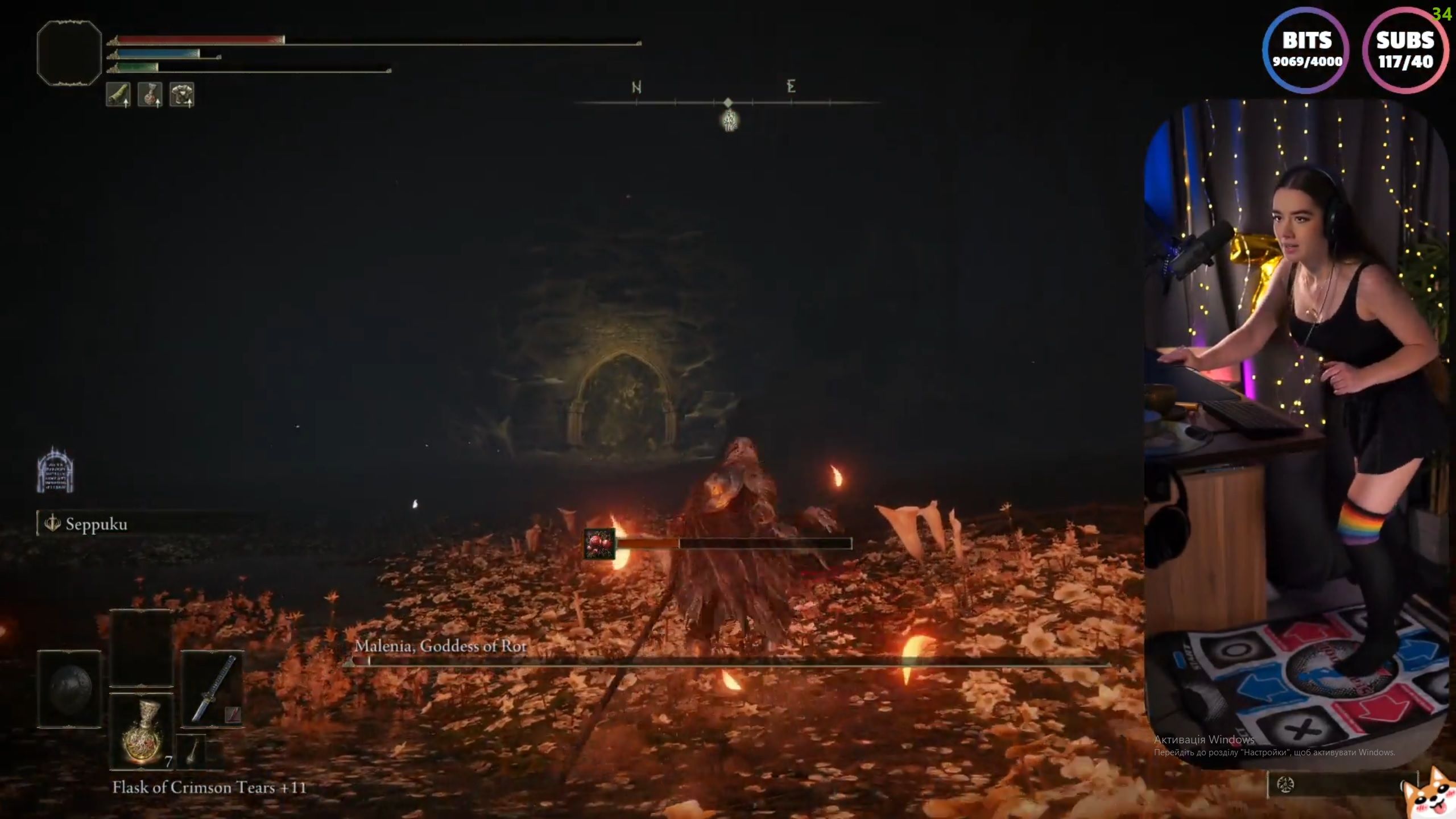Click the Seppuku weapon skill label
1456x819 pixels.
point(96,524)
